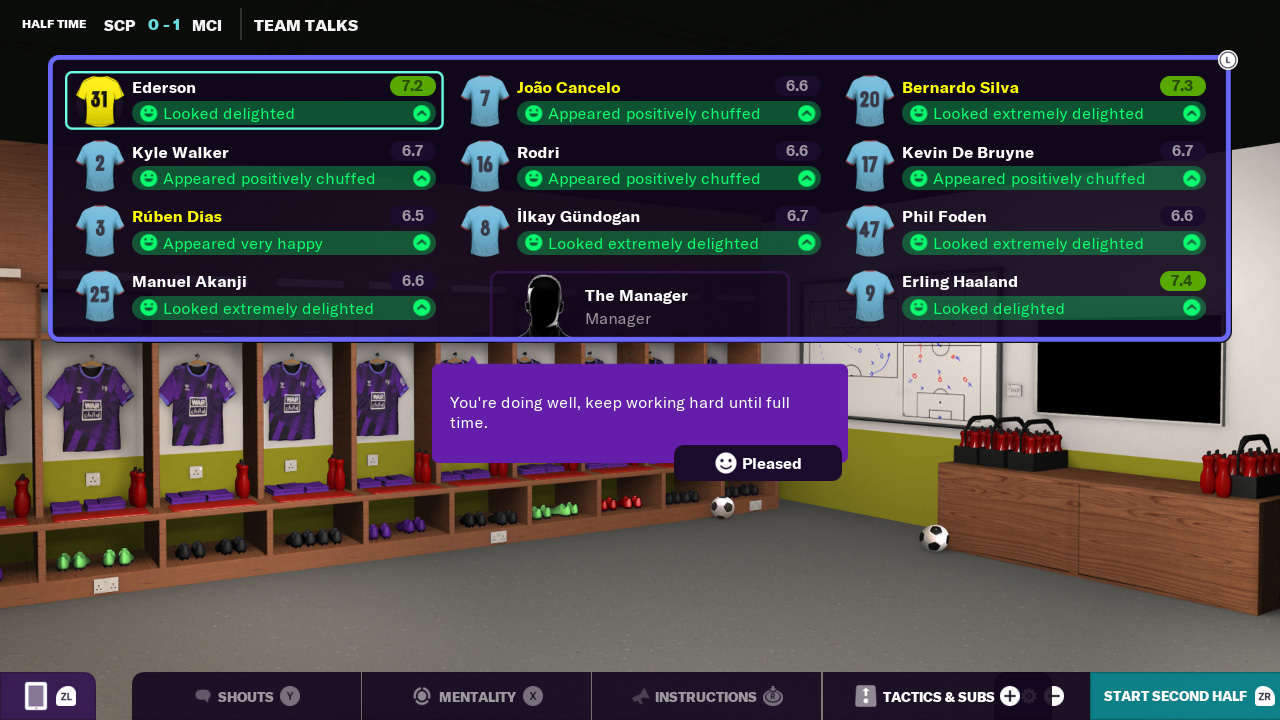Select Ederson's yellow goalkeeper shirt icon

click(x=99, y=101)
